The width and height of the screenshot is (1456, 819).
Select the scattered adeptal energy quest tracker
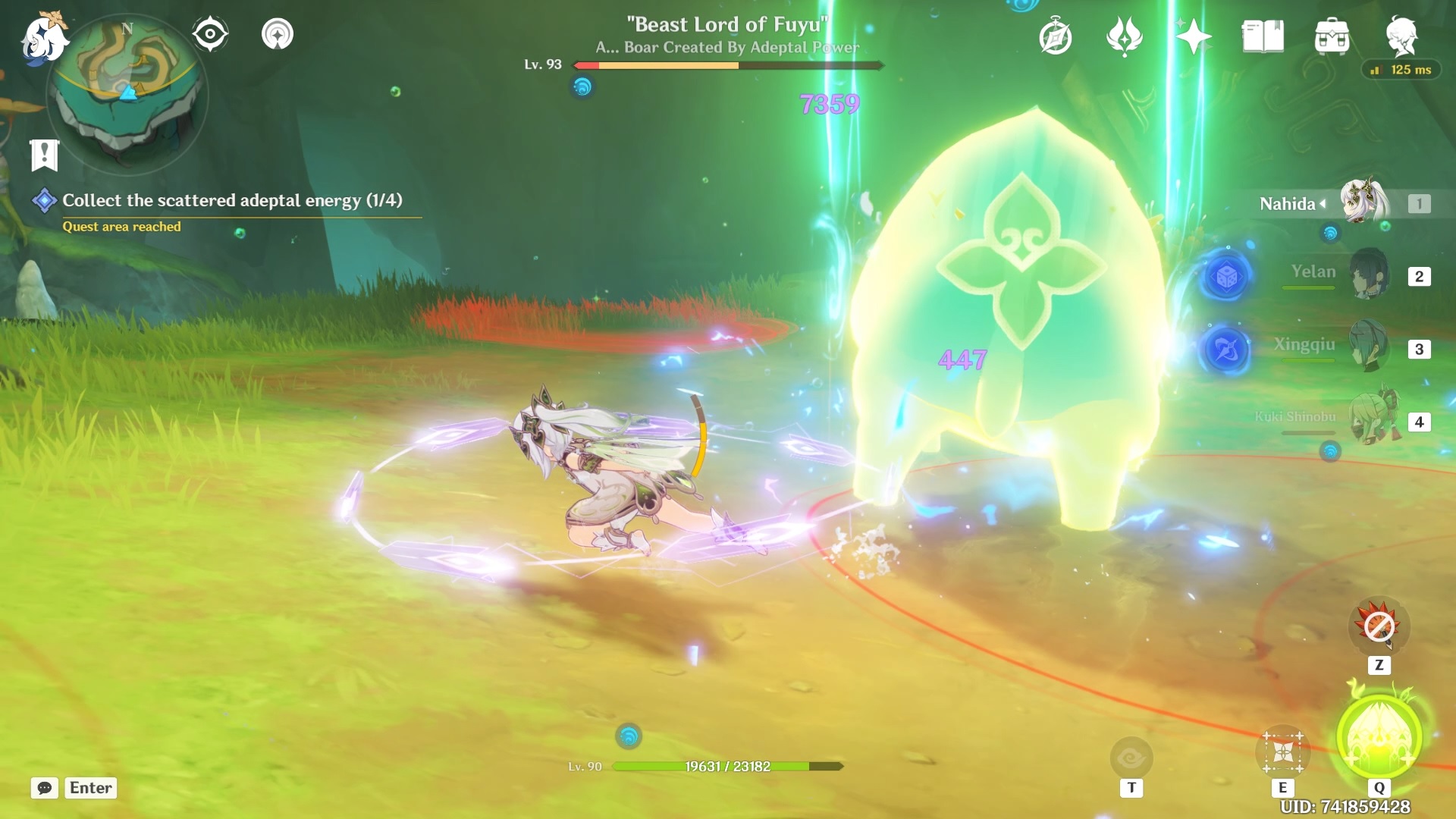coord(231,200)
